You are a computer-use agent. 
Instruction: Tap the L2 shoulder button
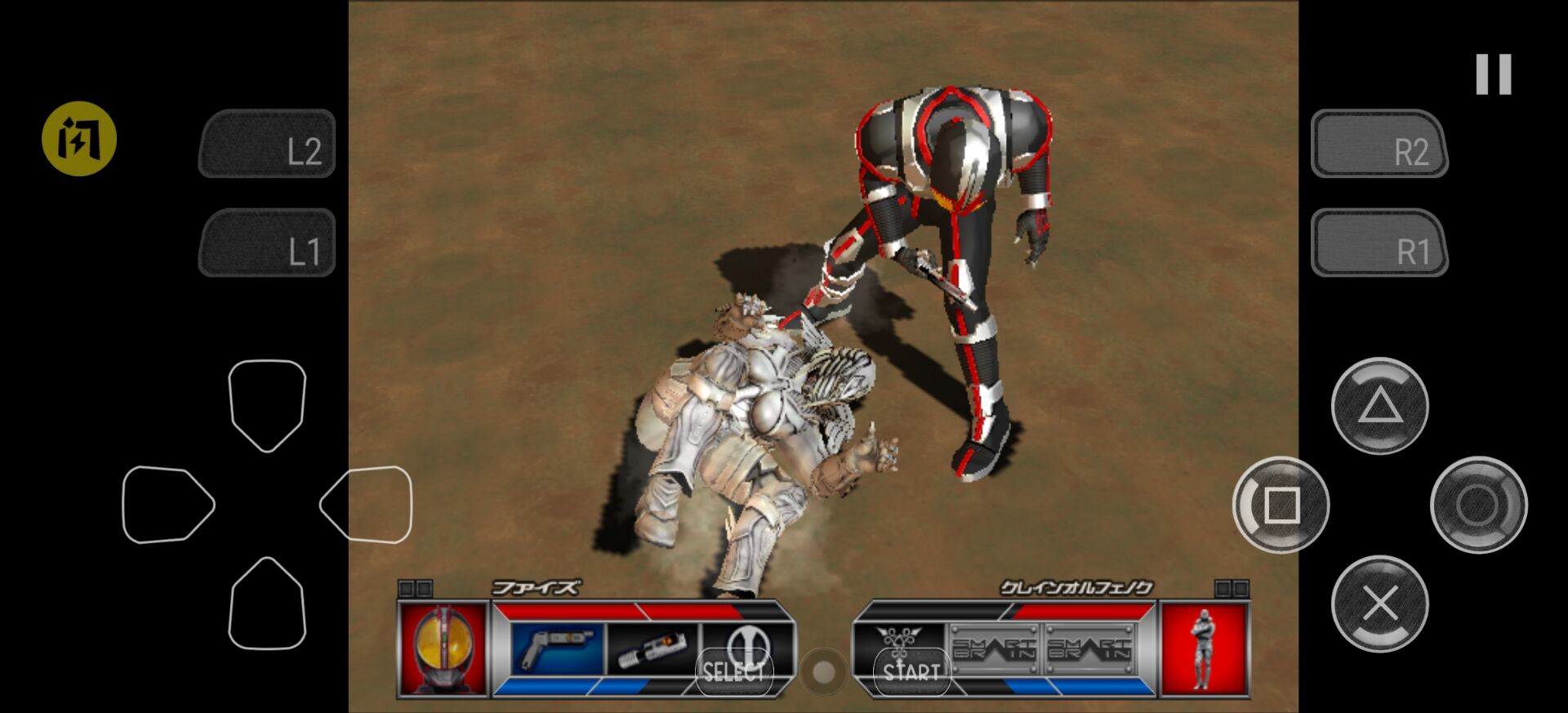268,145
